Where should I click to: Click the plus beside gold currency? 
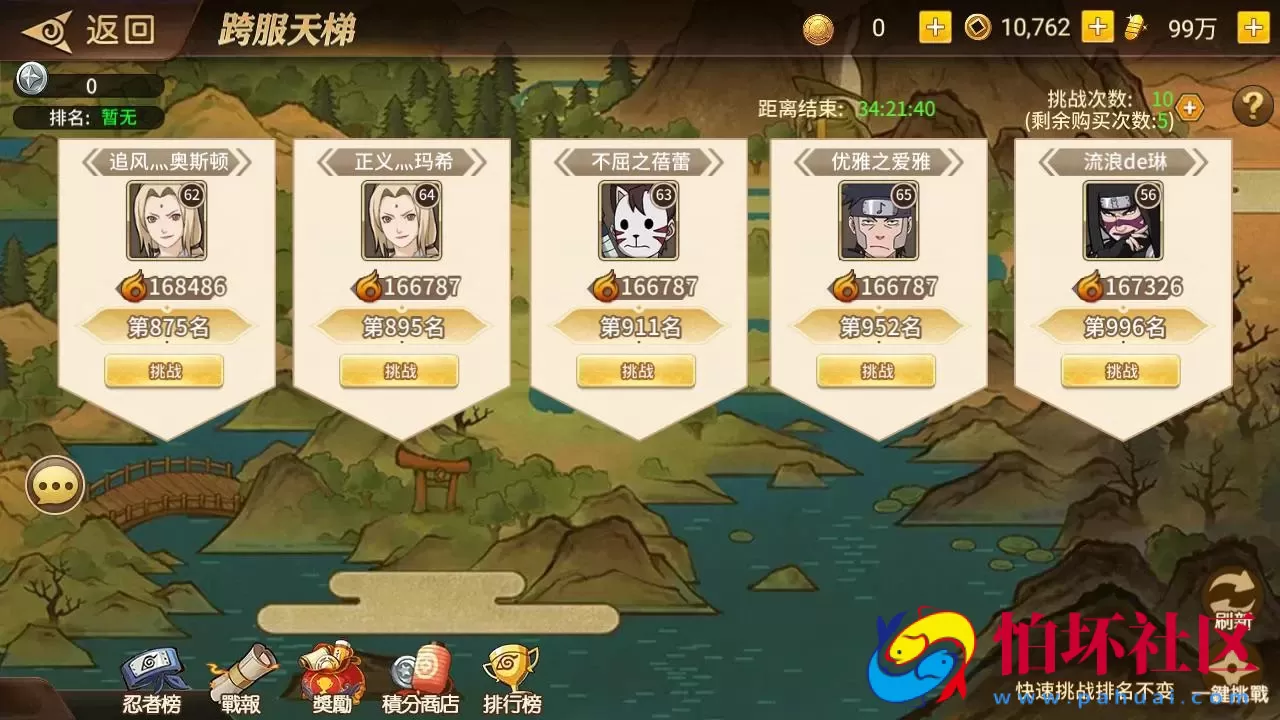[x=933, y=28]
